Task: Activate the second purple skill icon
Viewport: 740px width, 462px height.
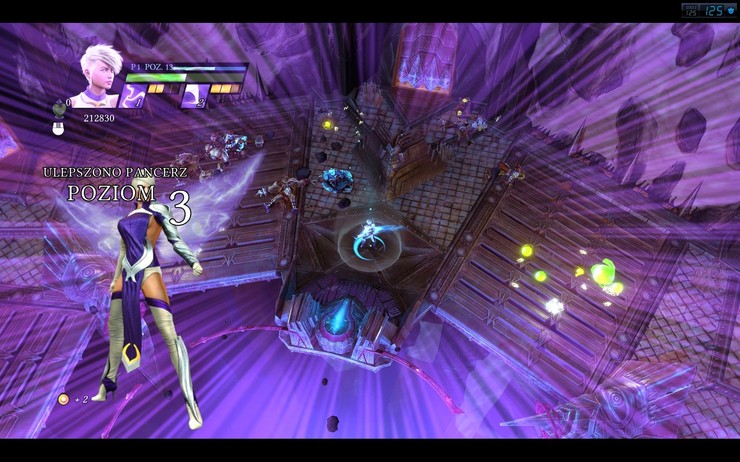Action: (x=194, y=96)
